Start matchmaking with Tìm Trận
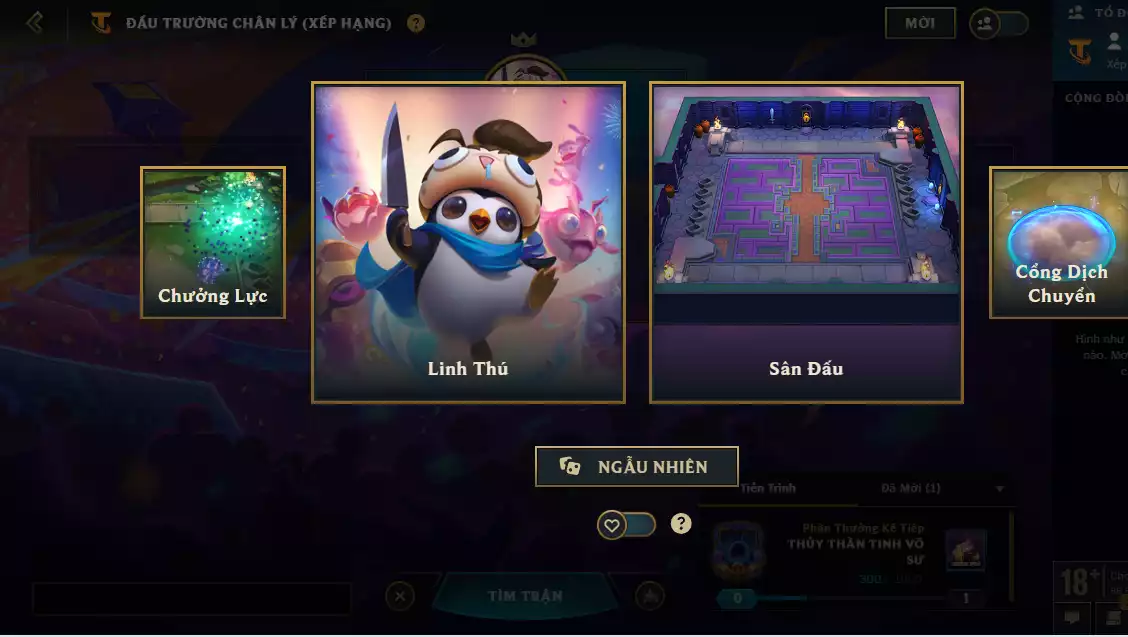The image size is (1128, 637). (x=525, y=596)
